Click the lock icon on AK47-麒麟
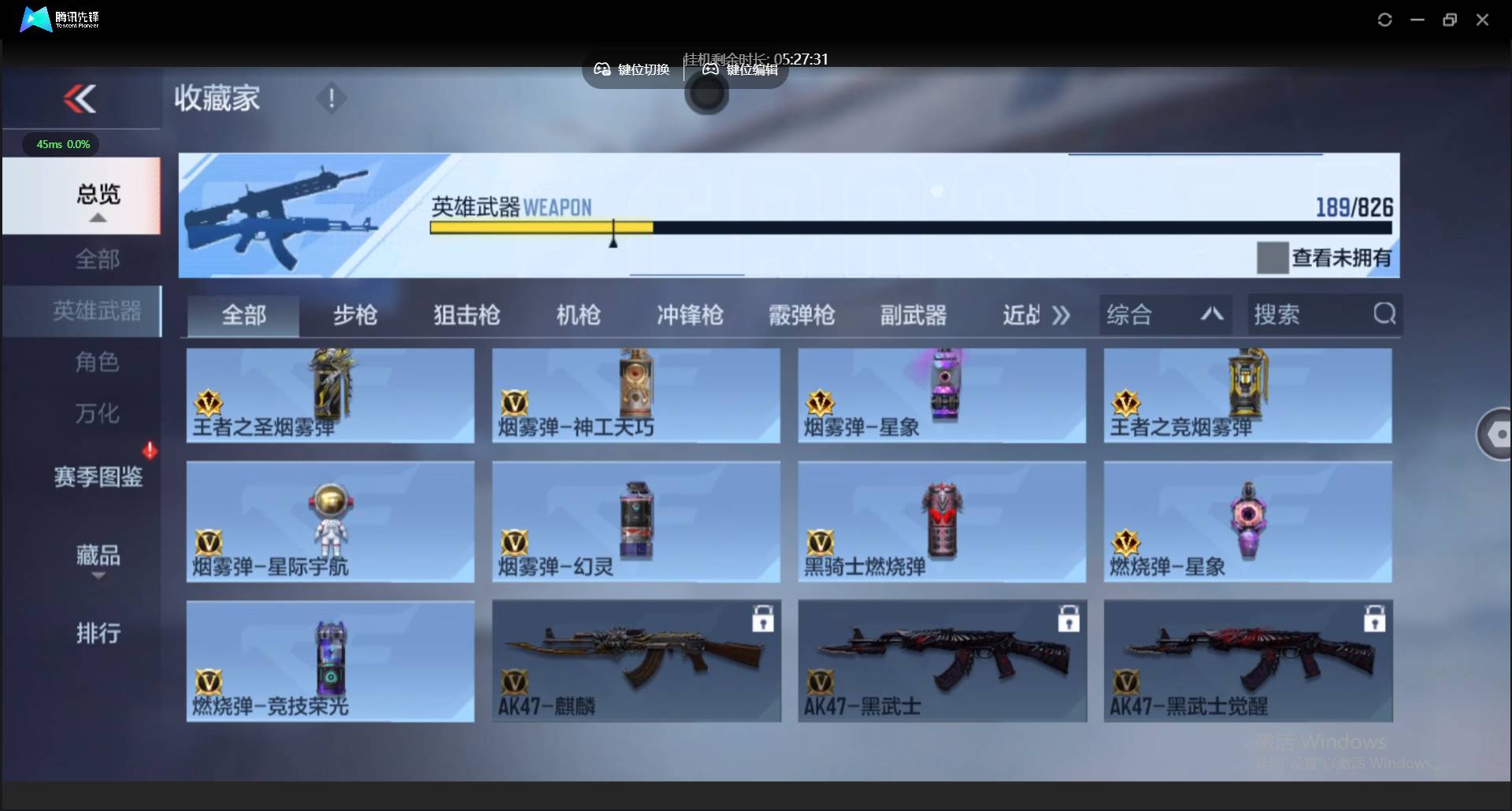This screenshot has height=811, width=1512. 763,620
